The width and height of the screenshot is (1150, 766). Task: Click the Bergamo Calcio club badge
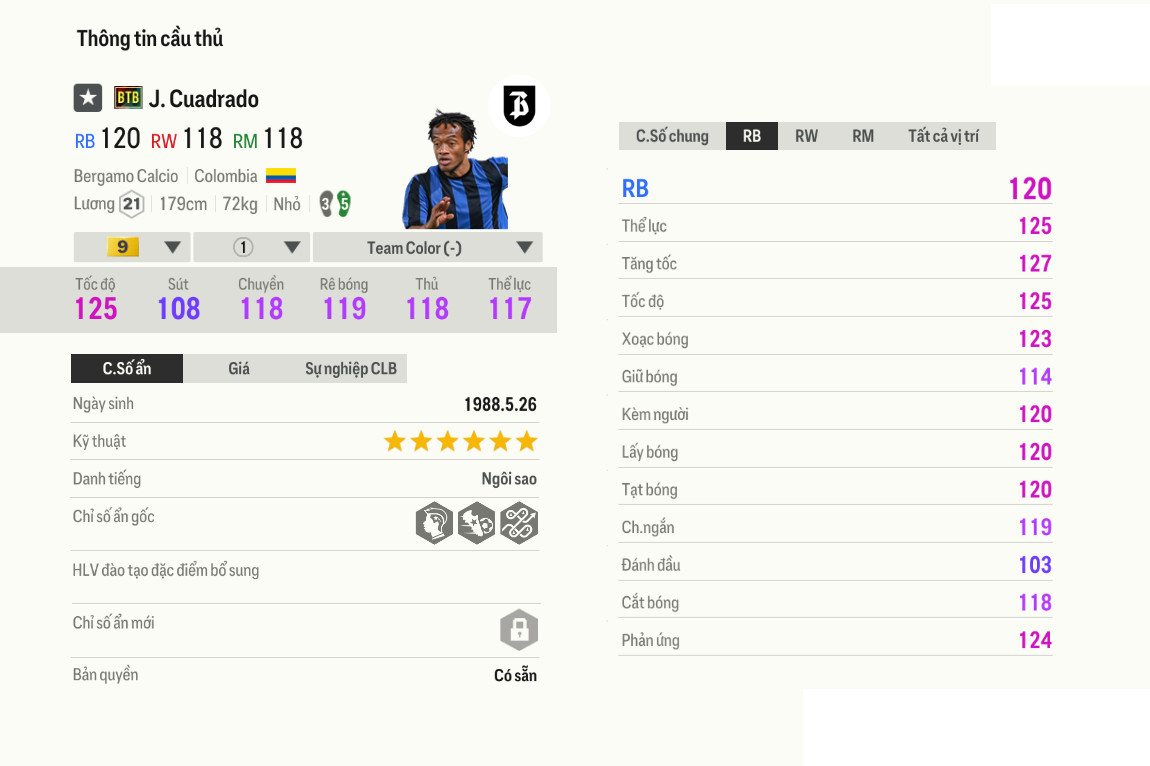(x=519, y=106)
